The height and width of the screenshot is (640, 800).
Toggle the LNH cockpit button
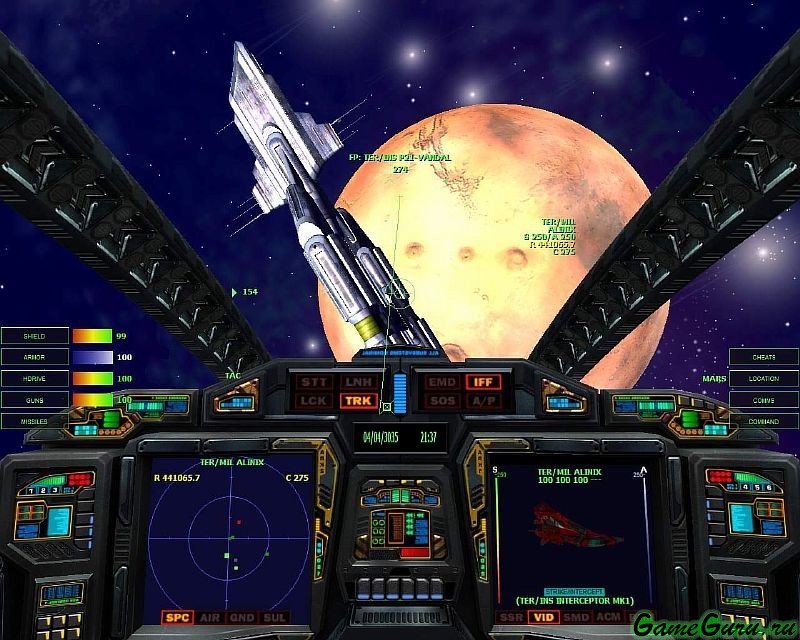click(356, 382)
